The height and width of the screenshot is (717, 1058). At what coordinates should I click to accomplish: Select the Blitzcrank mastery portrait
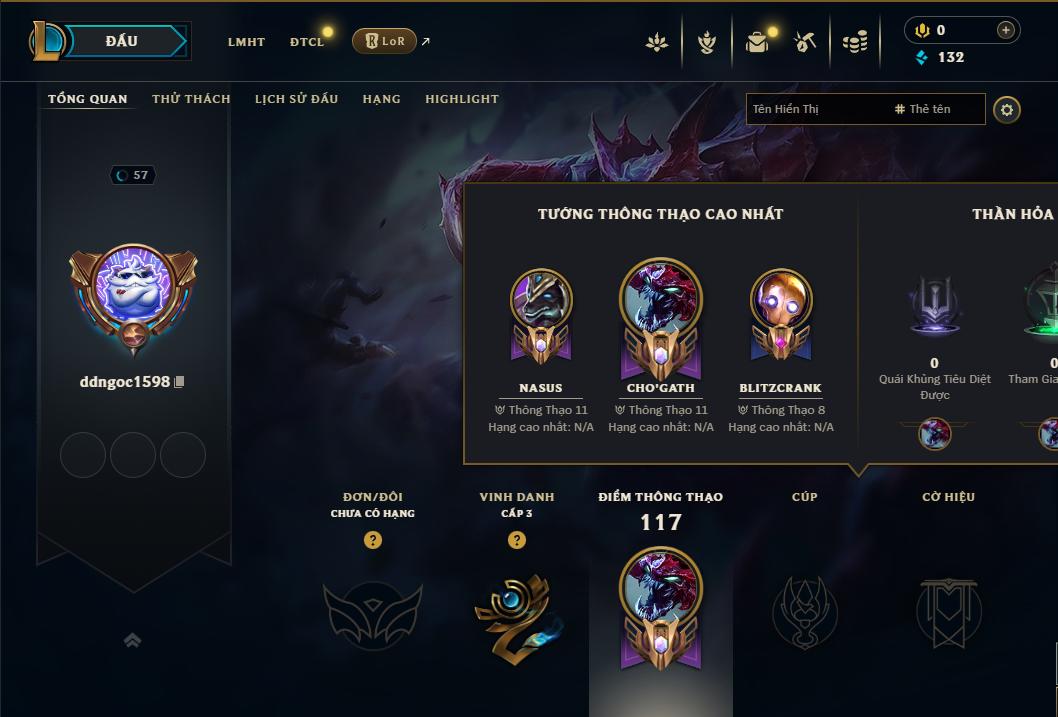[781, 312]
